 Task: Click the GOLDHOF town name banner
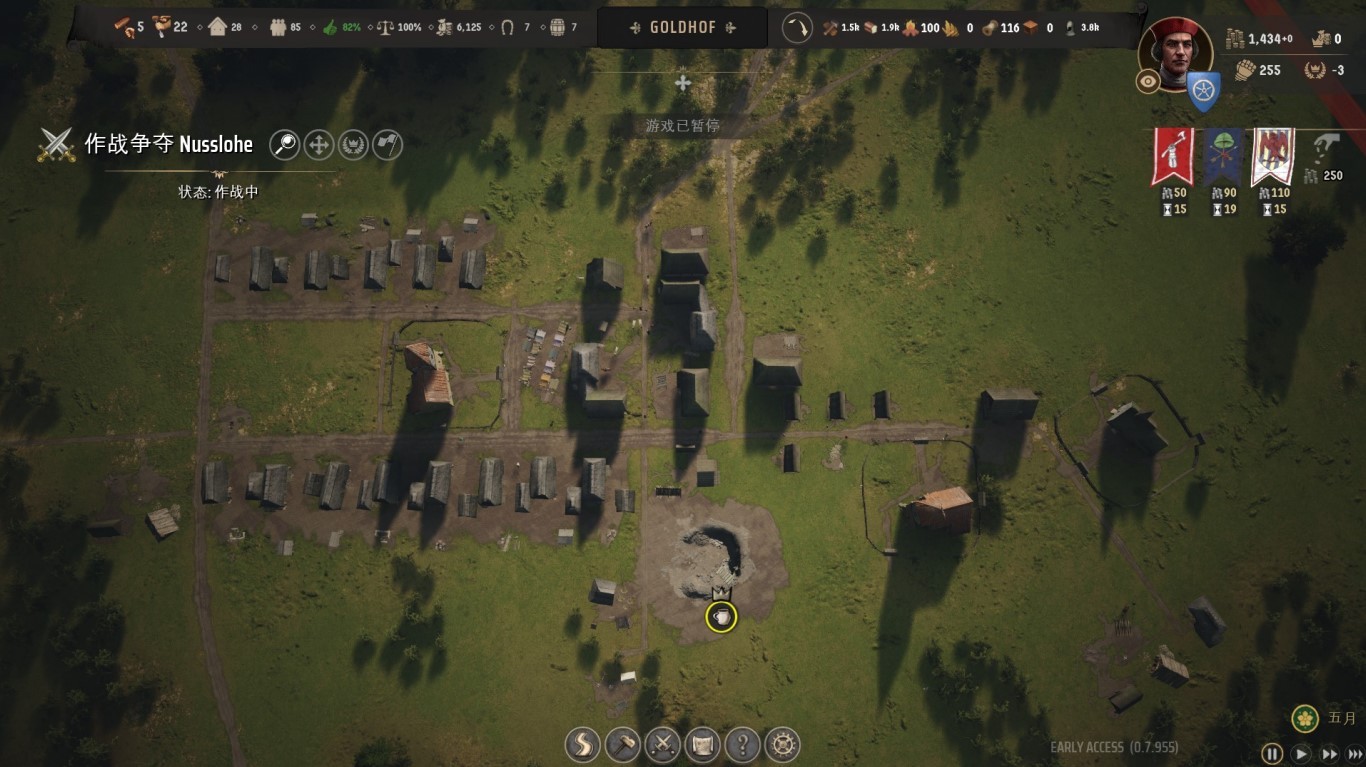coord(683,28)
